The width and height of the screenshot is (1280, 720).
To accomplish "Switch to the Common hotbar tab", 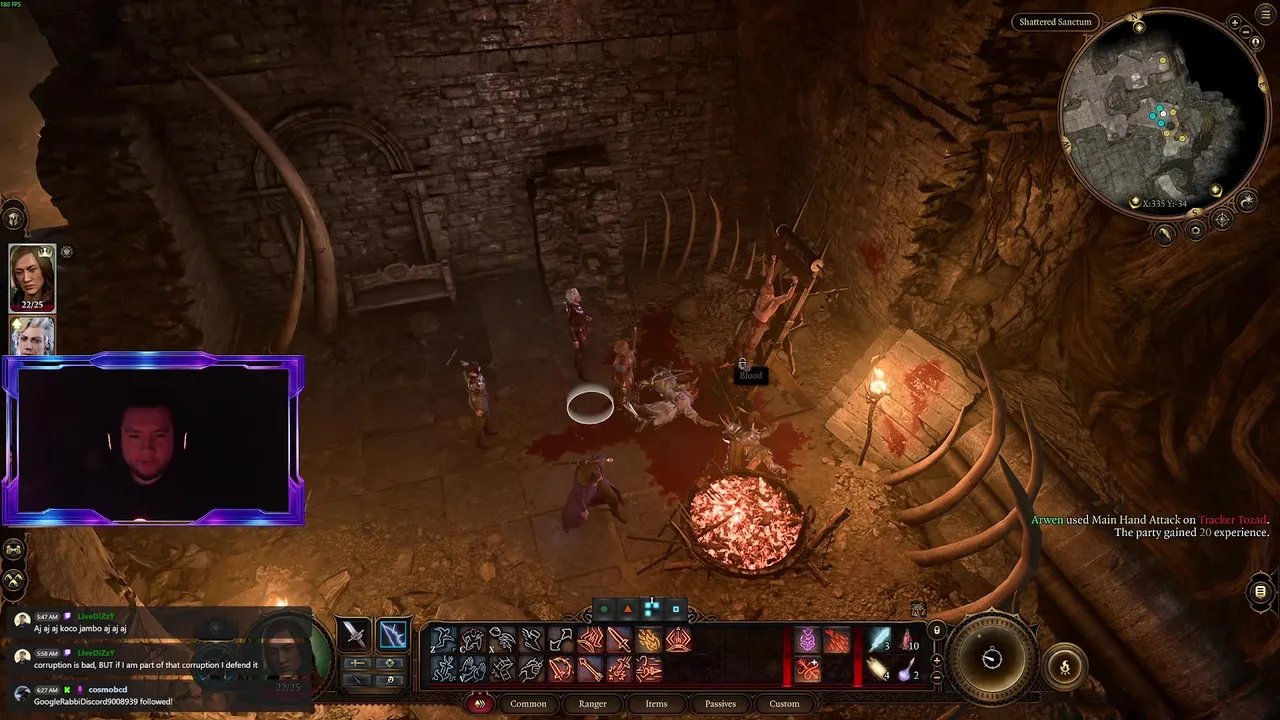I will coord(528,704).
